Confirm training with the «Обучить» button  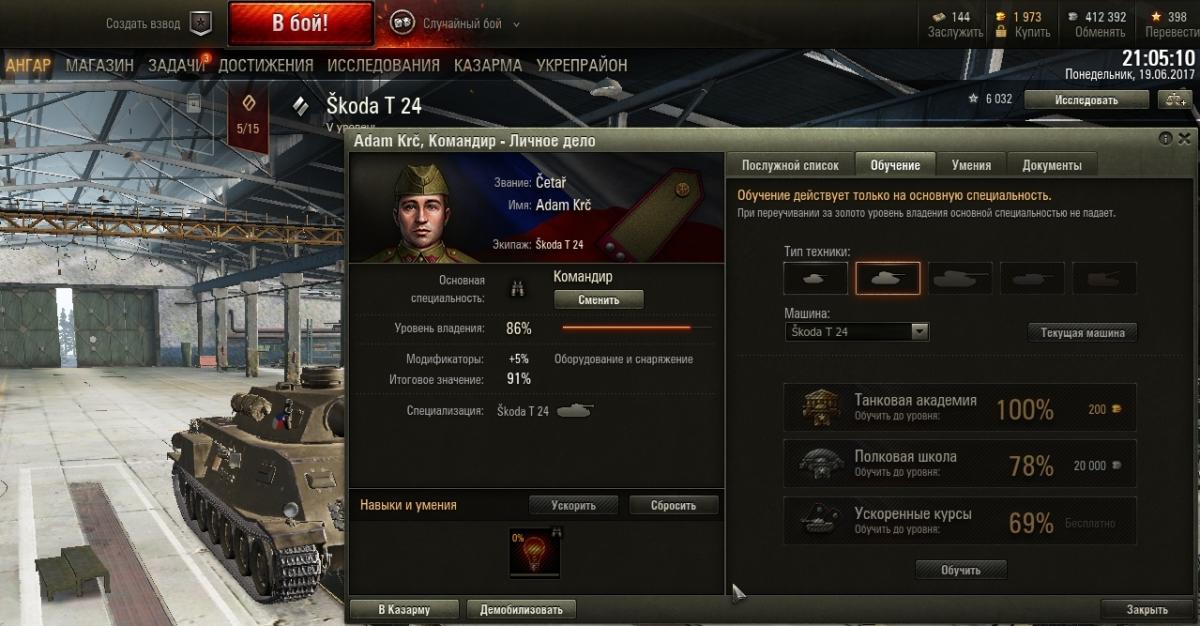coord(960,570)
